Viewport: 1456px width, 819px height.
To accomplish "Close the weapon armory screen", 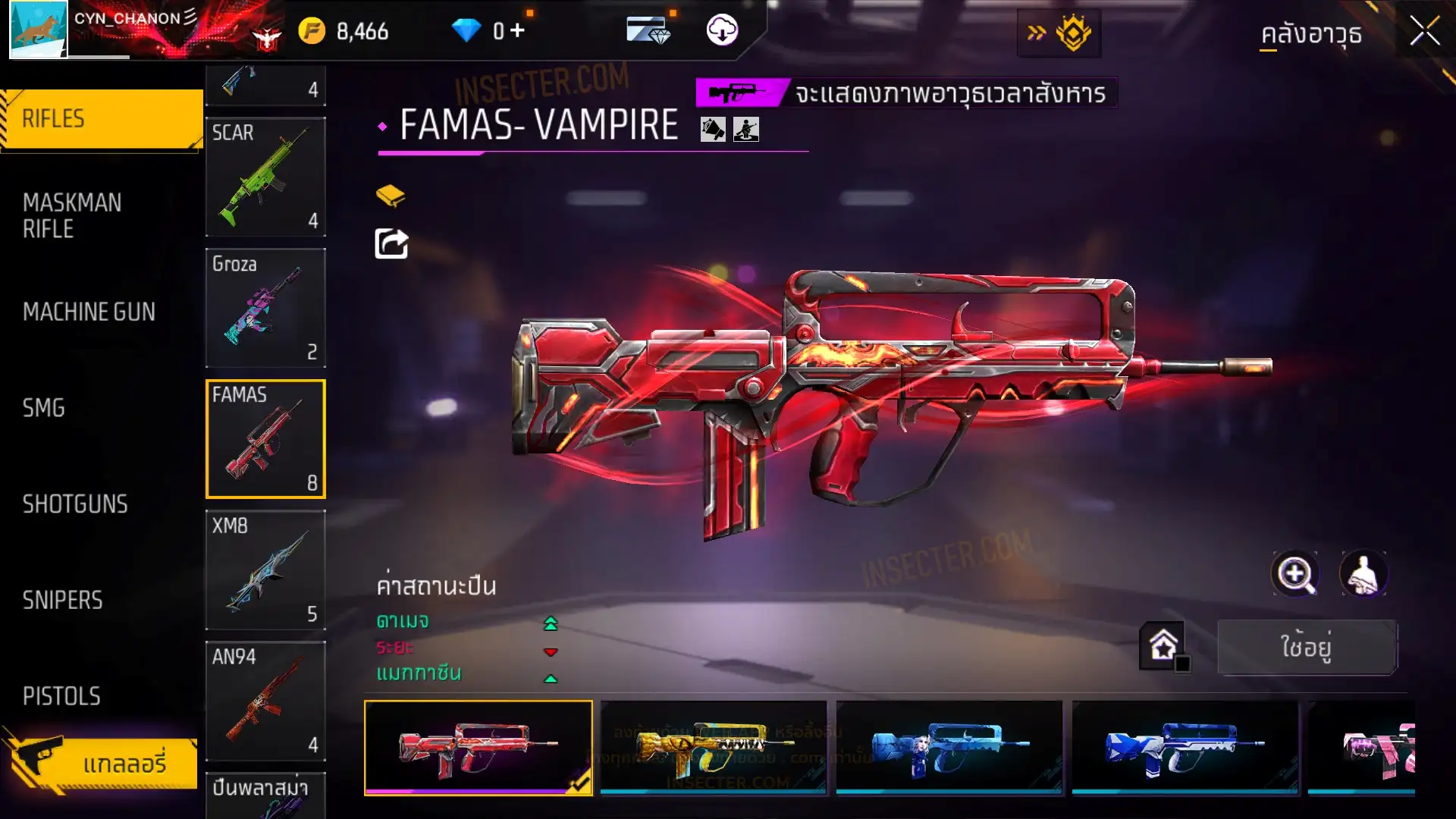I will click(x=1424, y=32).
